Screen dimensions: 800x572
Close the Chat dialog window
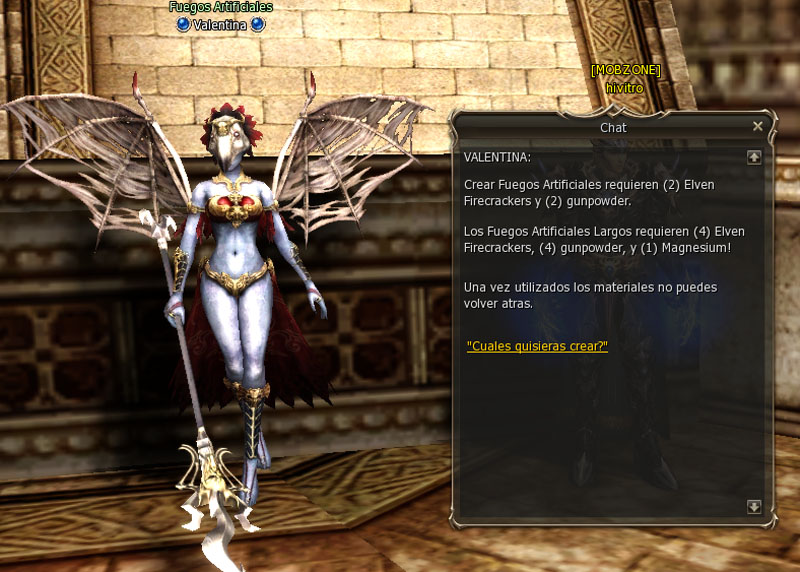pos(757,127)
